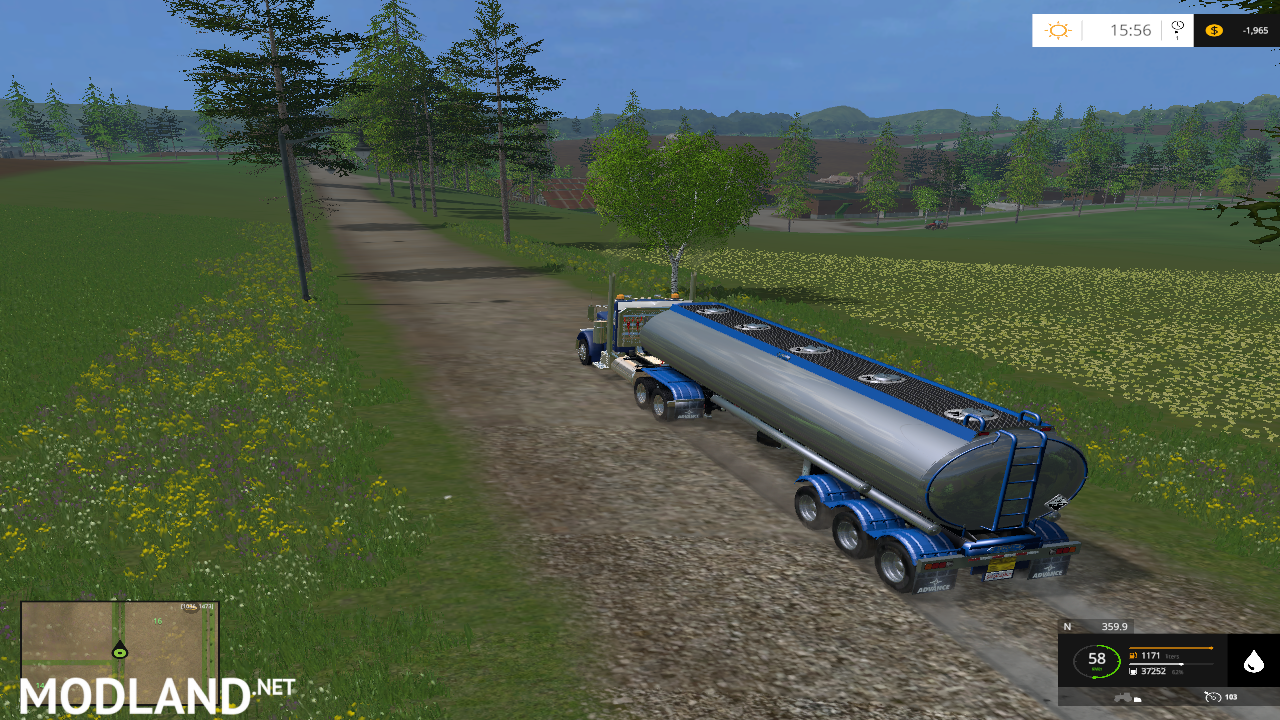Click the fuel pump icon on the speedometer
This screenshot has width=1280, height=720.
pyautogui.click(x=1133, y=655)
